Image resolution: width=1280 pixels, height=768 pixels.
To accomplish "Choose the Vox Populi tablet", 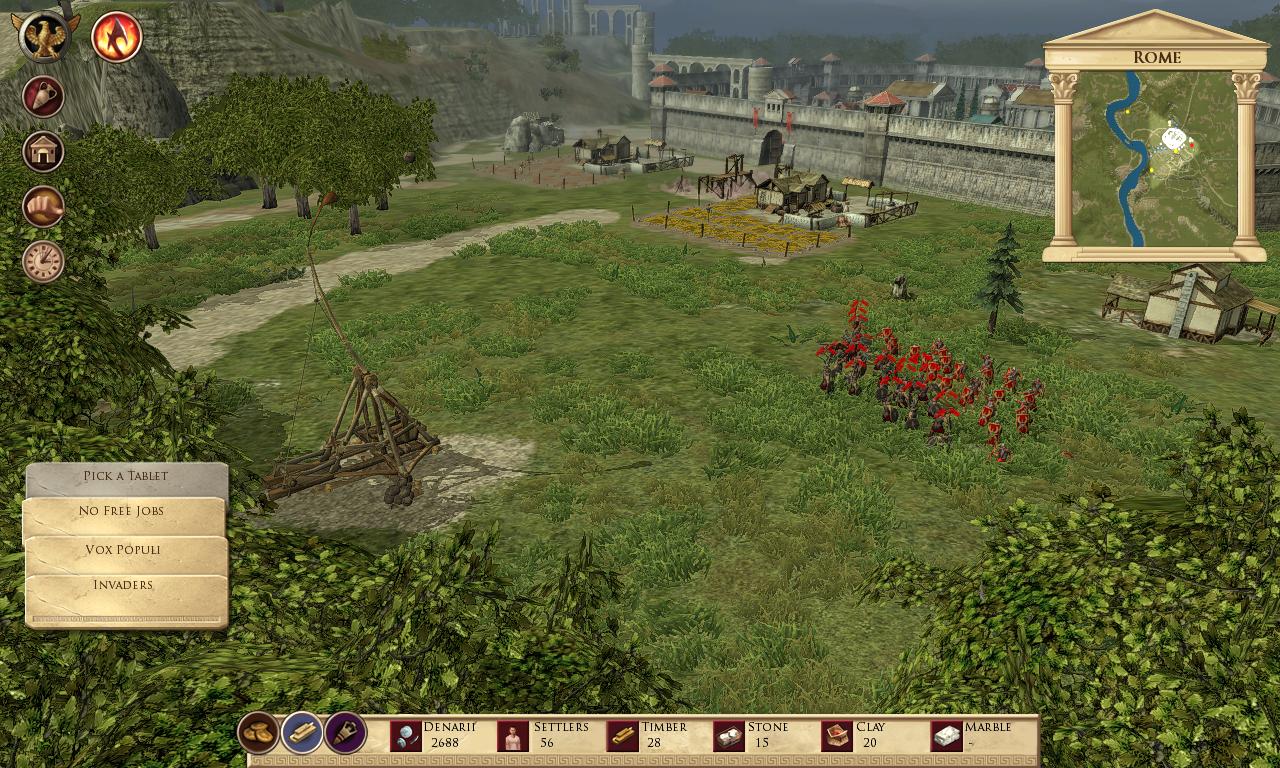I will tap(124, 550).
